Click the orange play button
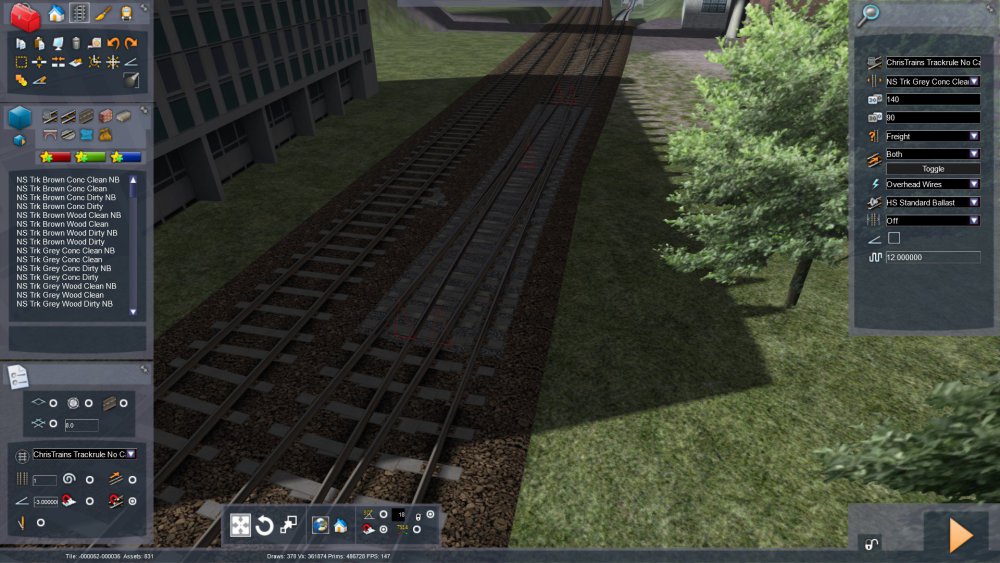Image resolution: width=1000 pixels, height=563 pixels. (x=960, y=536)
